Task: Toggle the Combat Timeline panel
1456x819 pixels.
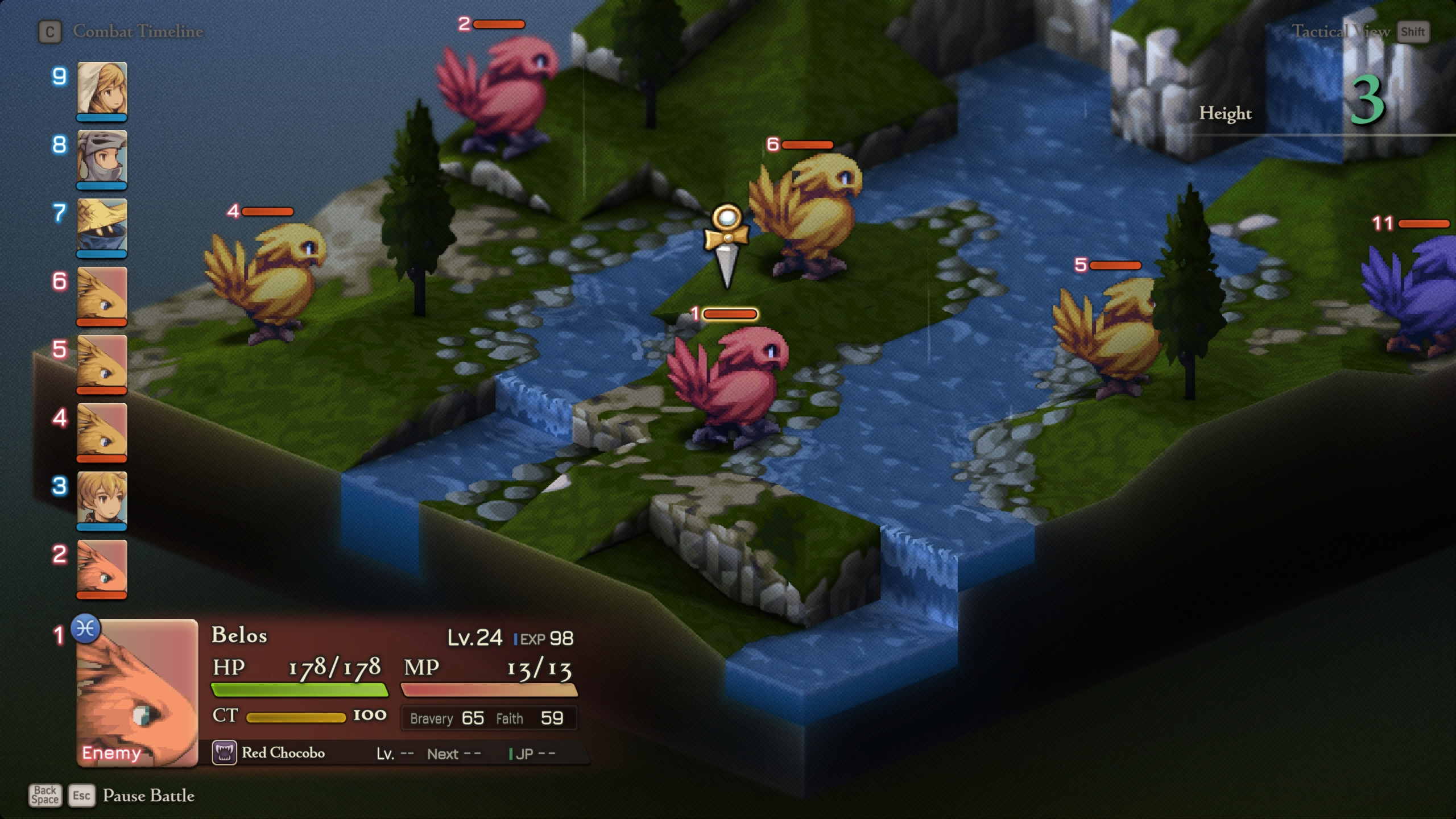Action: pyautogui.click(x=138, y=31)
